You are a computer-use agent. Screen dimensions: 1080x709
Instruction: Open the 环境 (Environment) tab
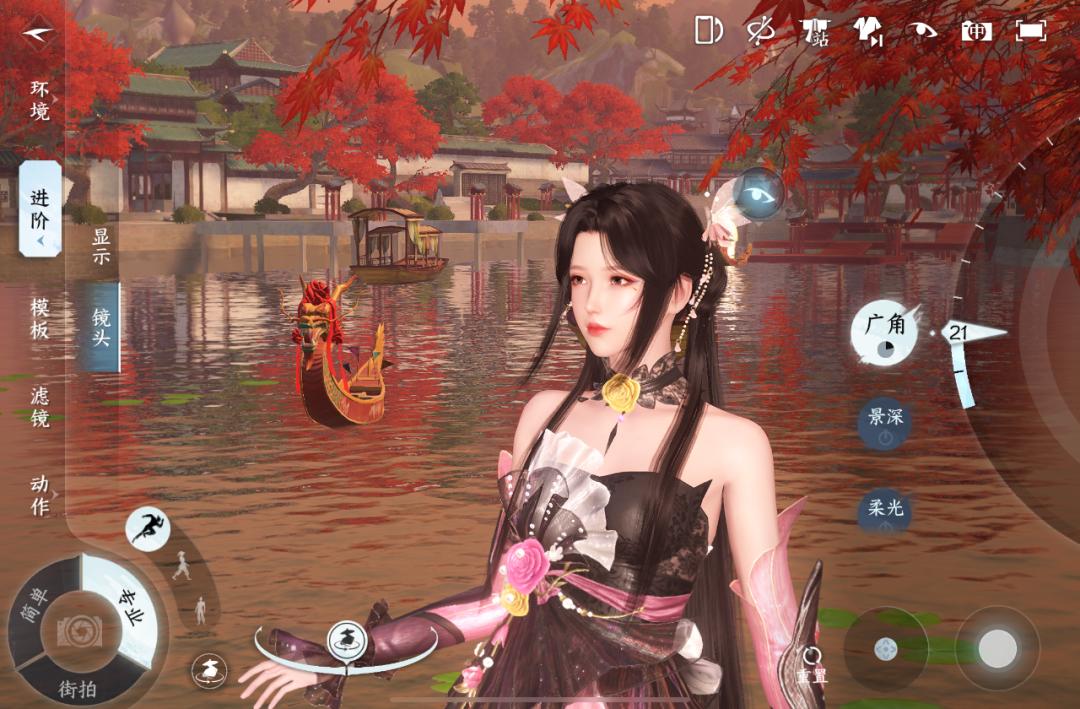tap(39, 99)
